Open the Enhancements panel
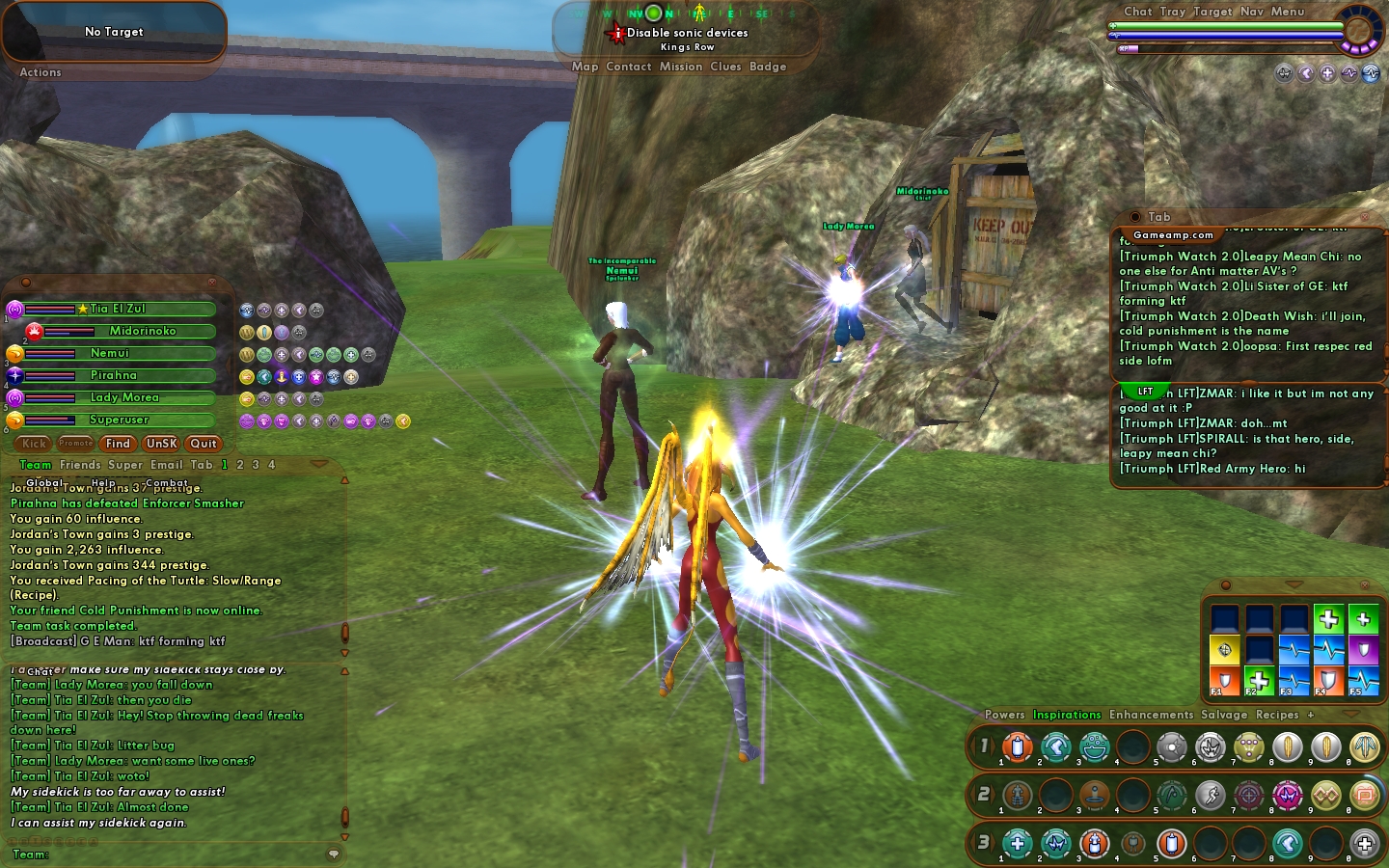1389x868 pixels. point(1151,715)
